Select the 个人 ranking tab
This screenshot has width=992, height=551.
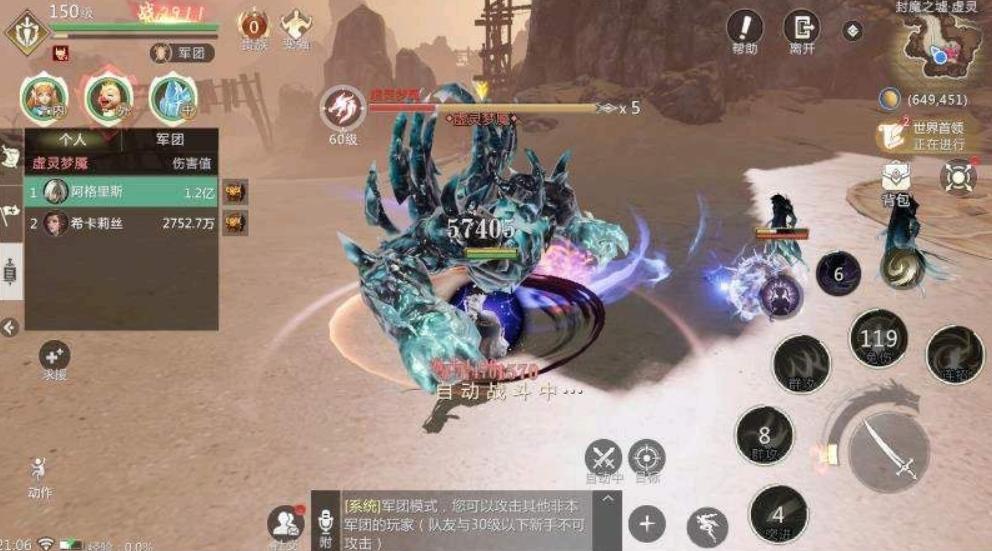73,140
